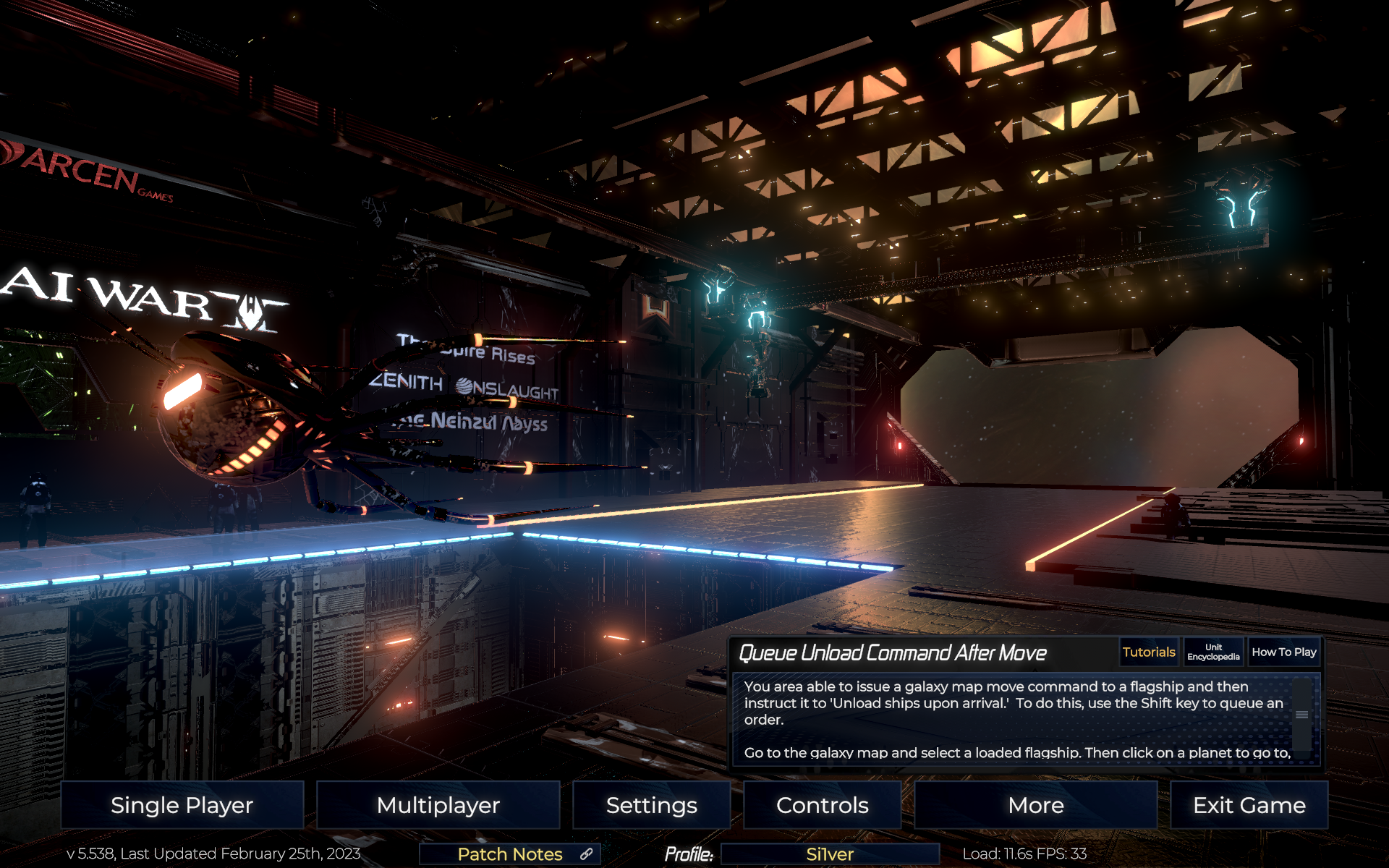Select the Multiplayer option

click(x=438, y=805)
